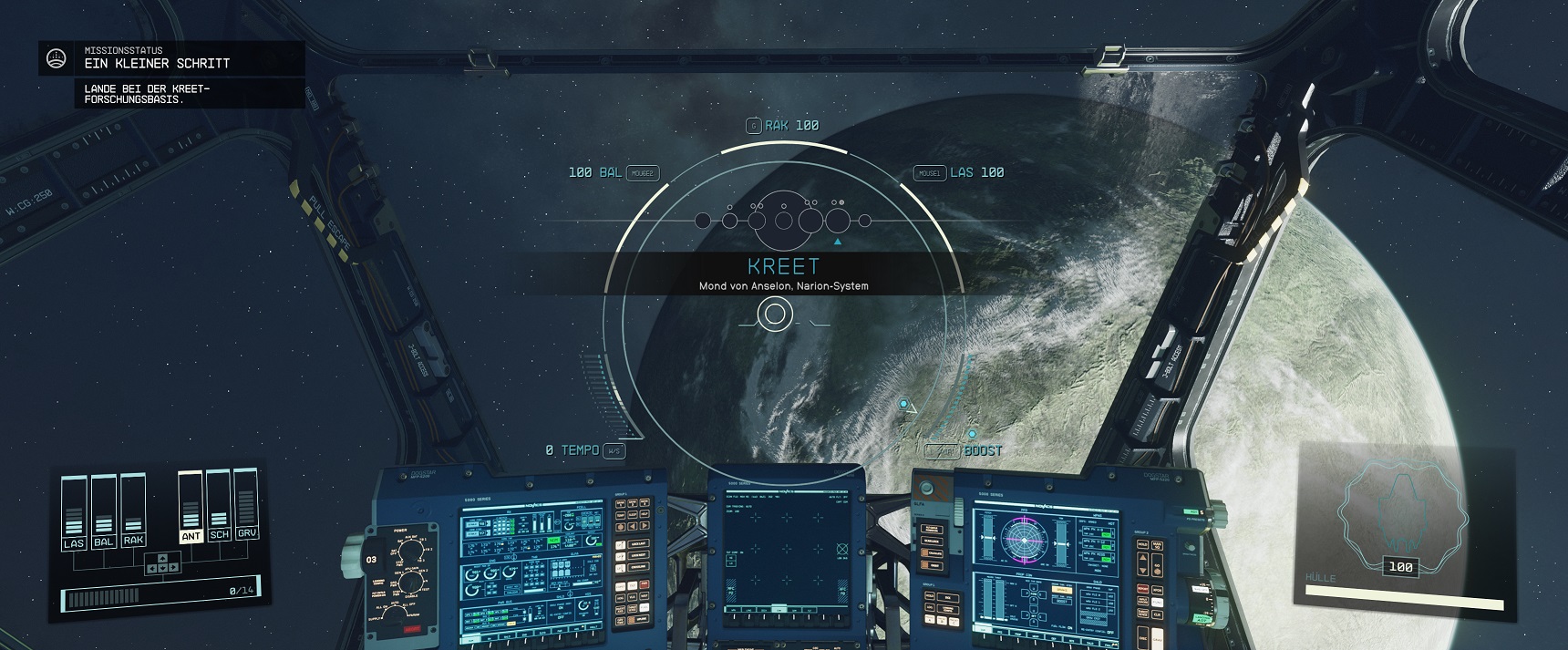The width and height of the screenshot is (1568, 650).
Task: Click the center targeting reticle
Action: pyautogui.click(x=775, y=315)
